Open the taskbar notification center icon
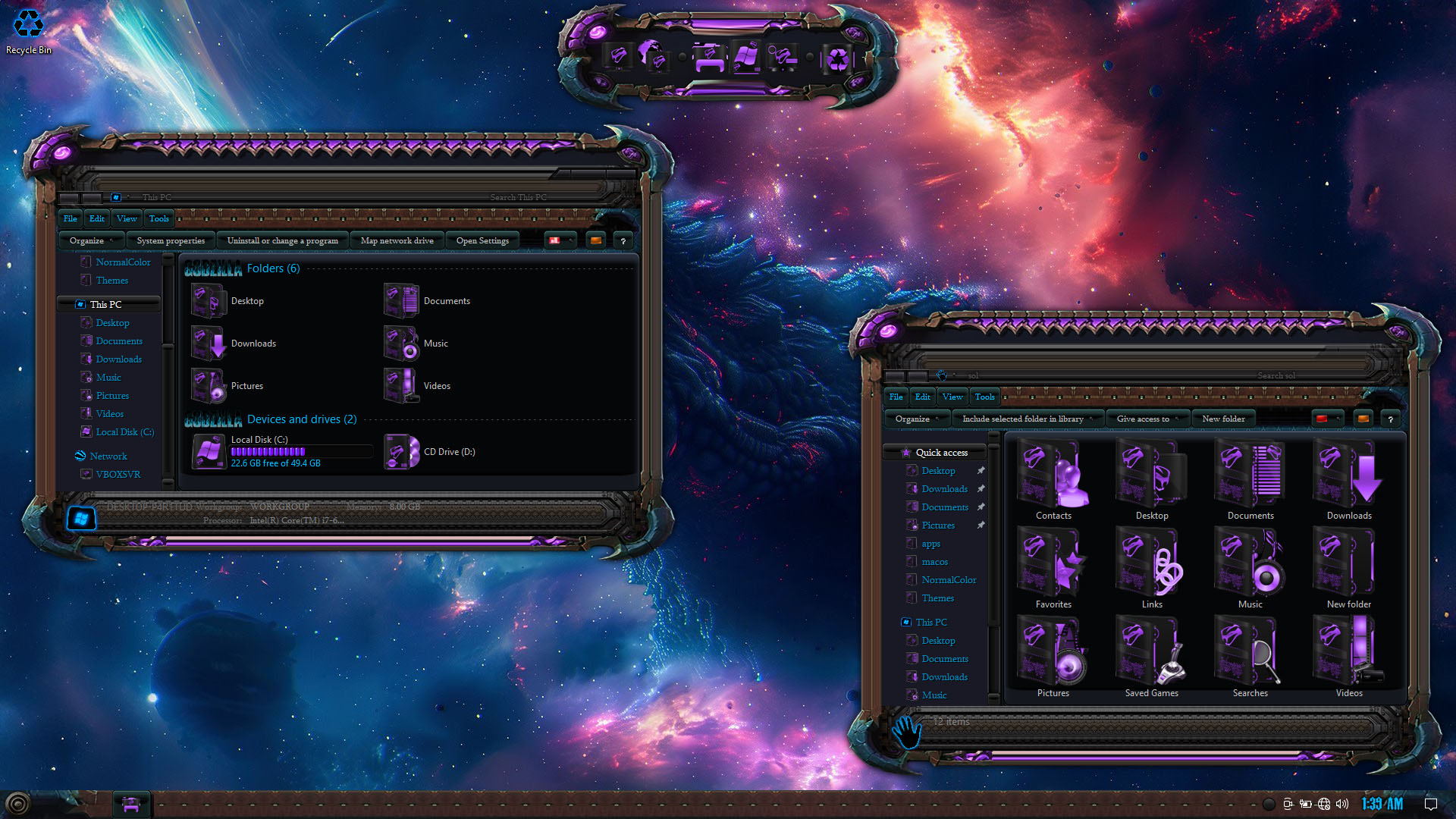Image resolution: width=1456 pixels, height=819 pixels. (x=1431, y=804)
